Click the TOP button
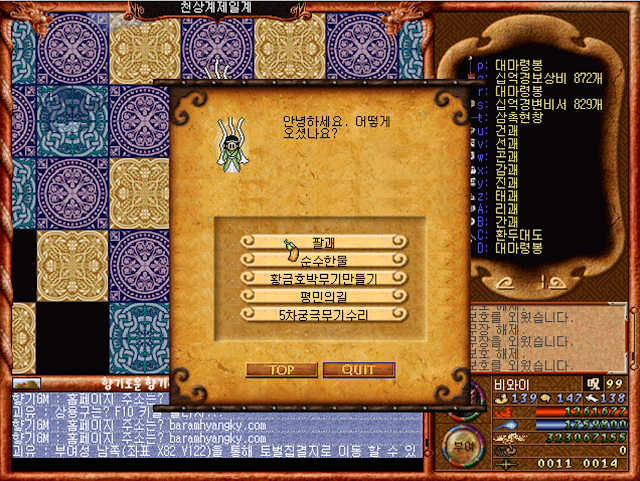The width and height of the screenshot is (640, 481). (281, 370)
